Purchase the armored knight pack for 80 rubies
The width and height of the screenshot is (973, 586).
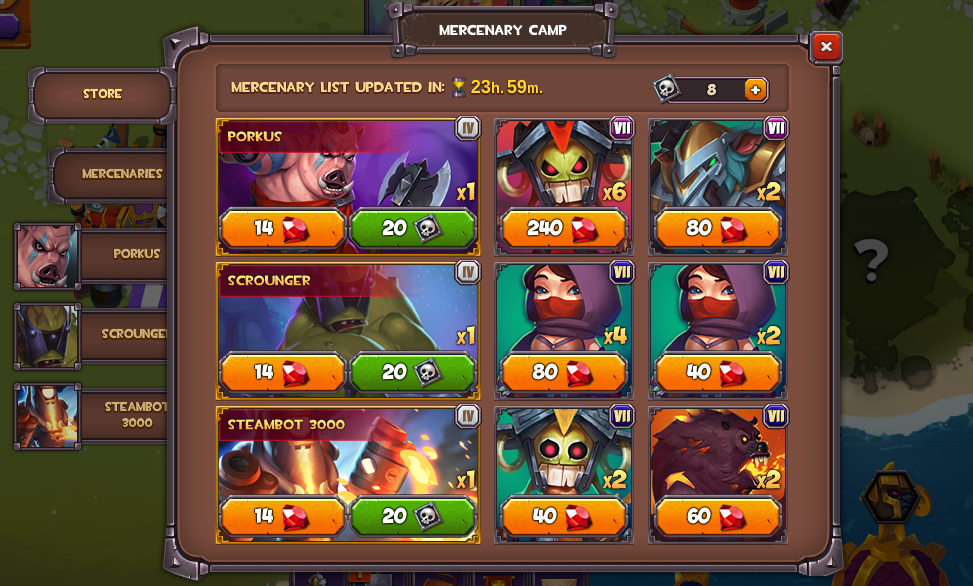point(717,229)
